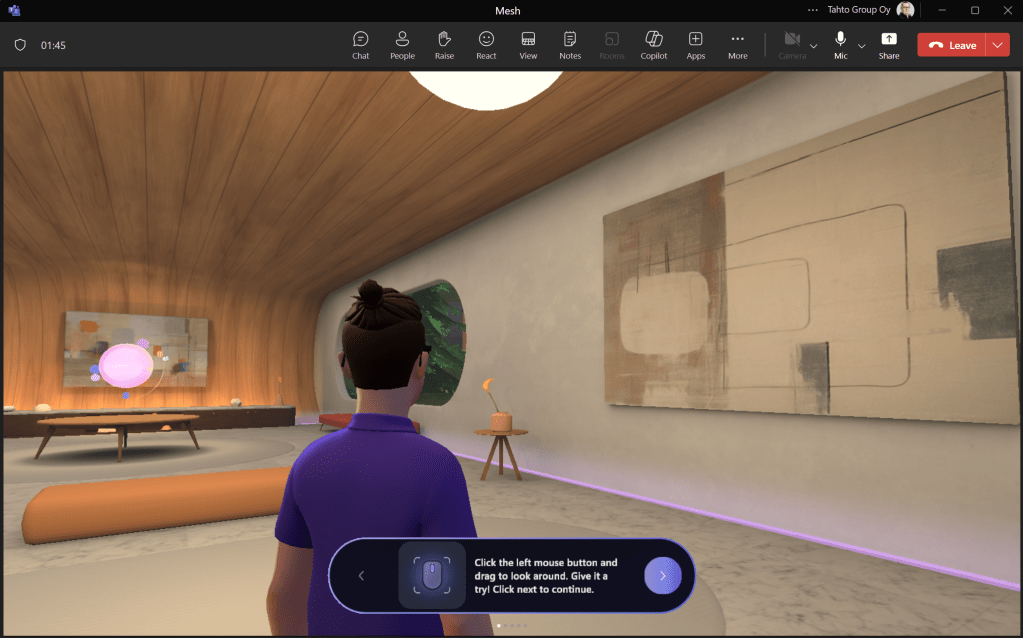Raise your hand
1023x638 pixels.
[444, 44]
